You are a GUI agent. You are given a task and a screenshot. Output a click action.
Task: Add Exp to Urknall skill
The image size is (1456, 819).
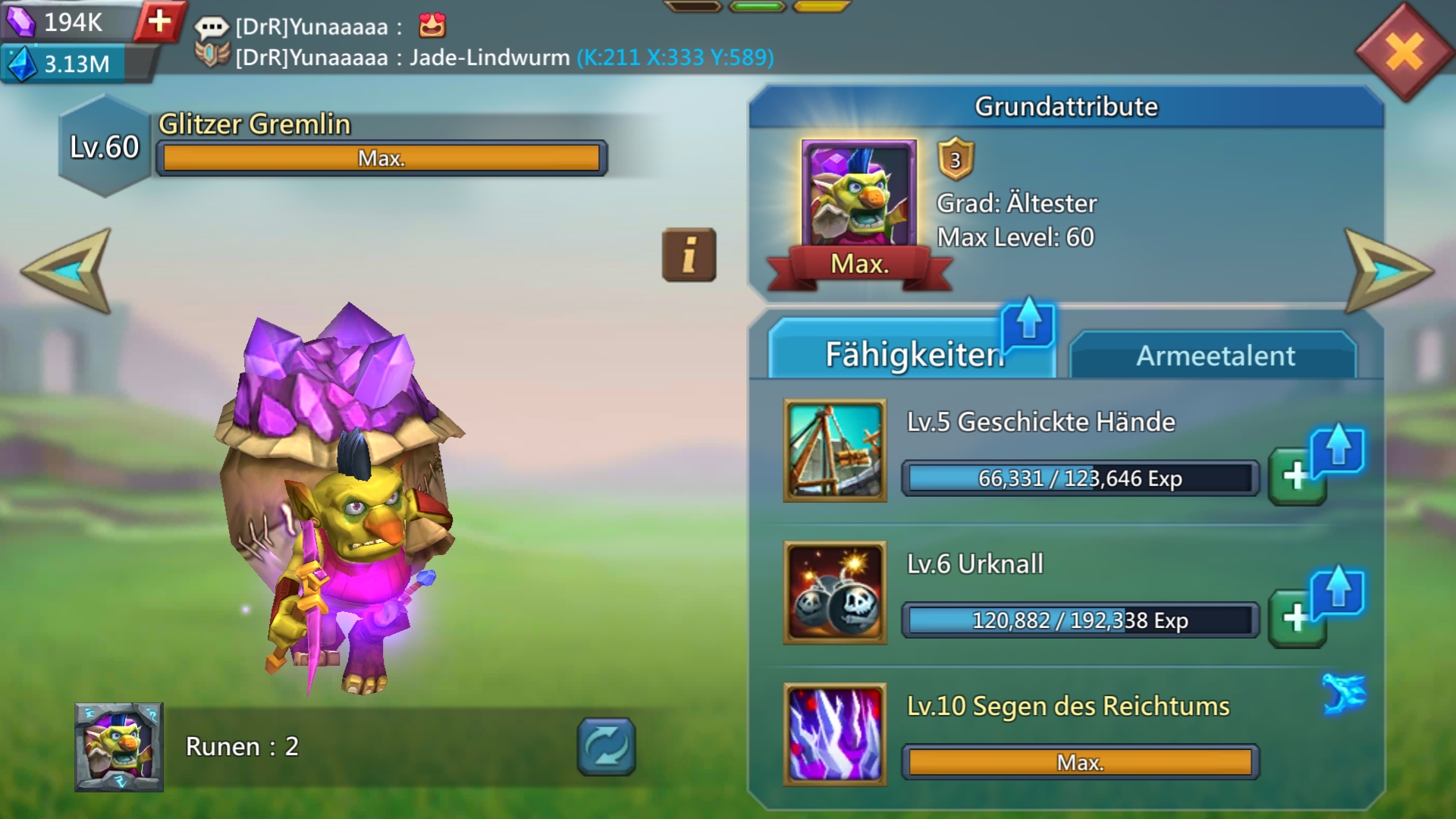click(1297, 618)
